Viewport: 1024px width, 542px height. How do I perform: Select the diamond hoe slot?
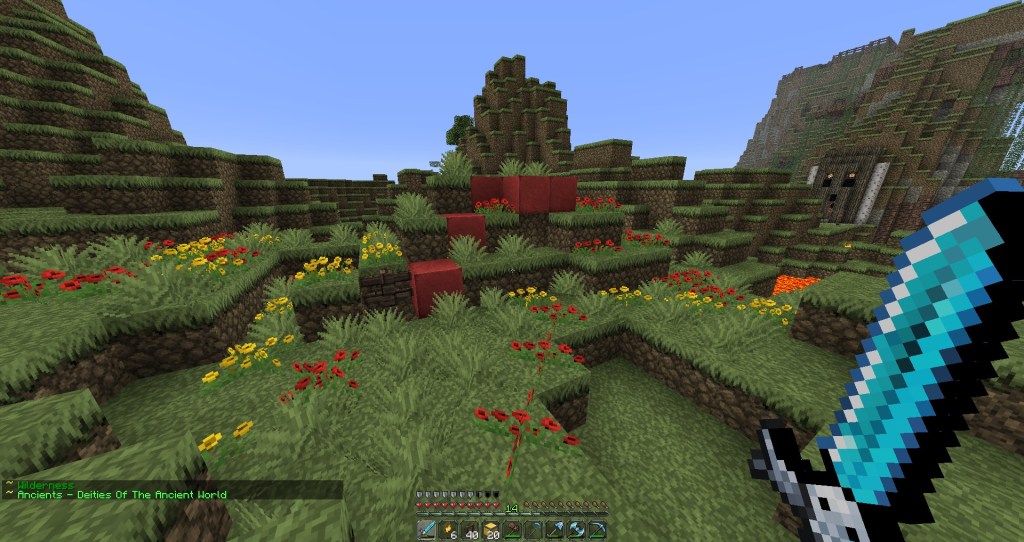coord(534,530)
